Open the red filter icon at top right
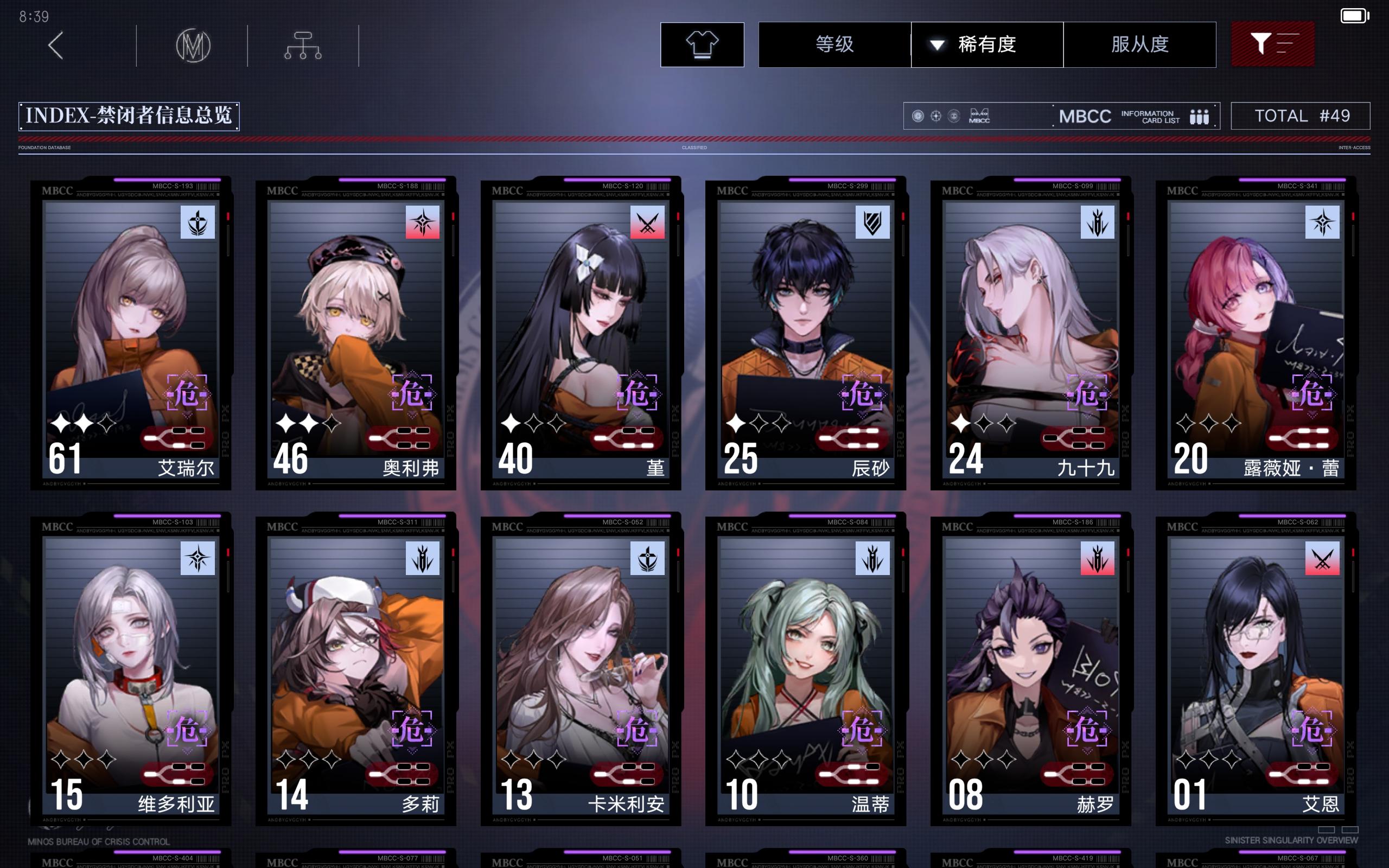 click(x=1273, y=43)
